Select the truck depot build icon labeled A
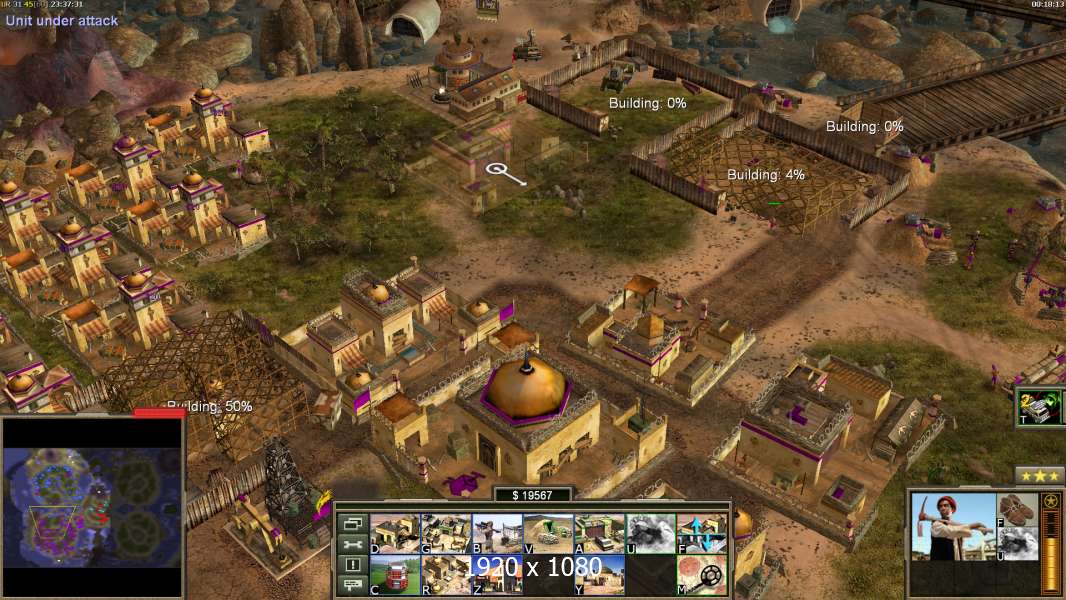1066x600 pixels. click(599, 534)
